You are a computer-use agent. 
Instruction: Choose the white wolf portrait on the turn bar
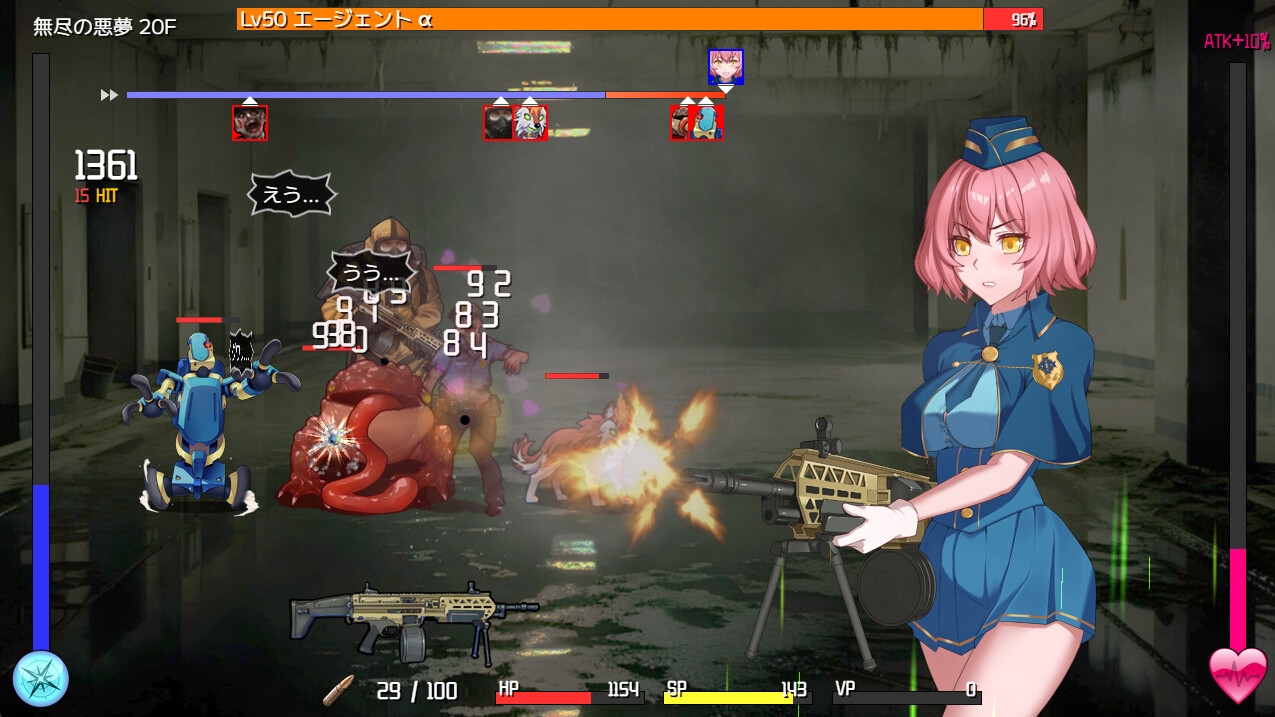pos(531,123)
